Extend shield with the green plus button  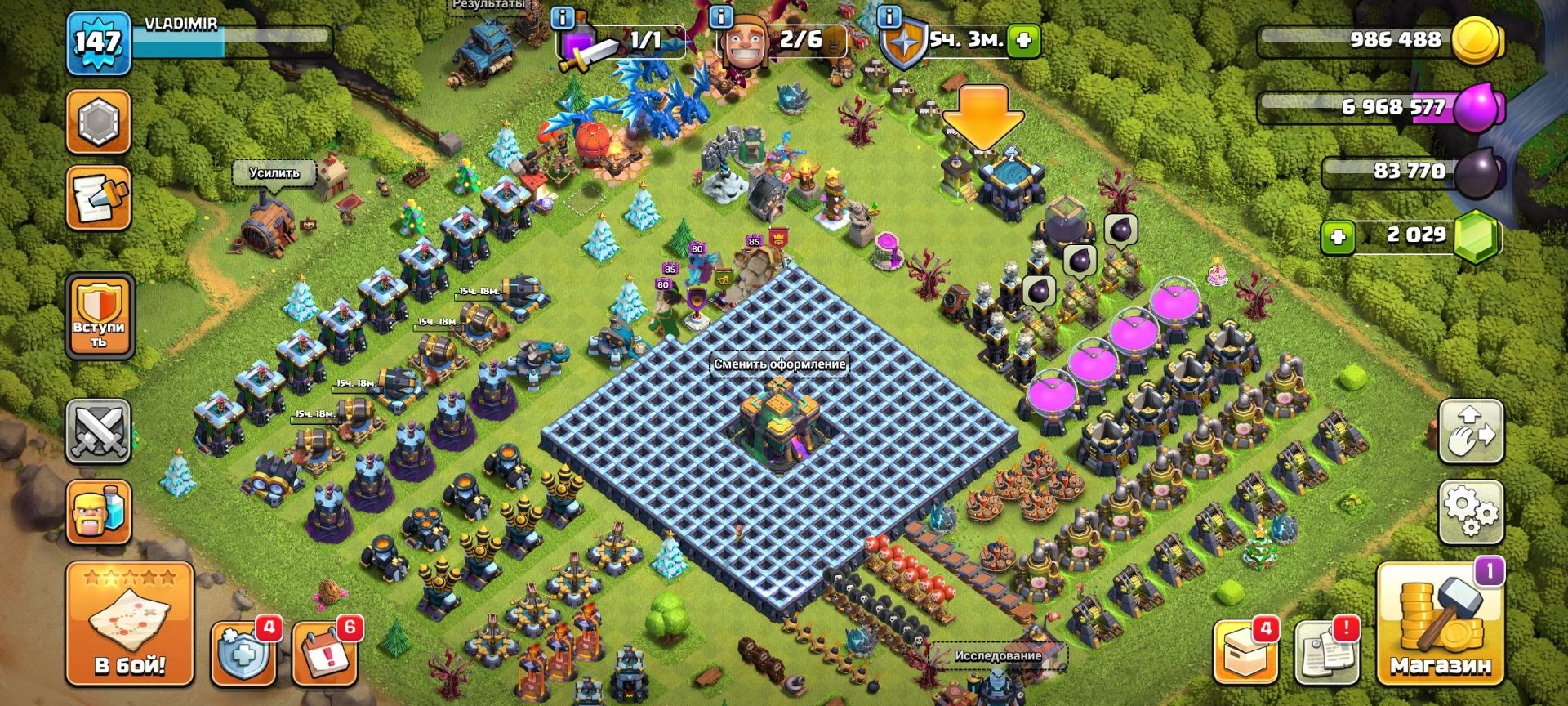coord(1024,39)
